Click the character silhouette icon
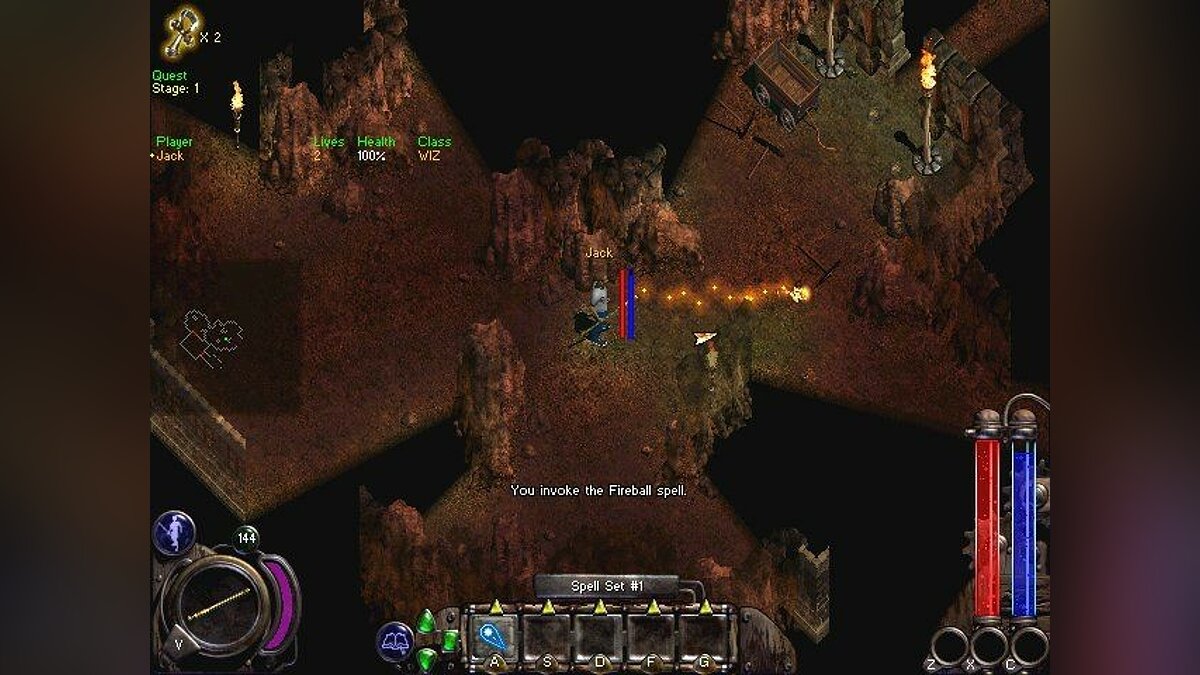 173,532
